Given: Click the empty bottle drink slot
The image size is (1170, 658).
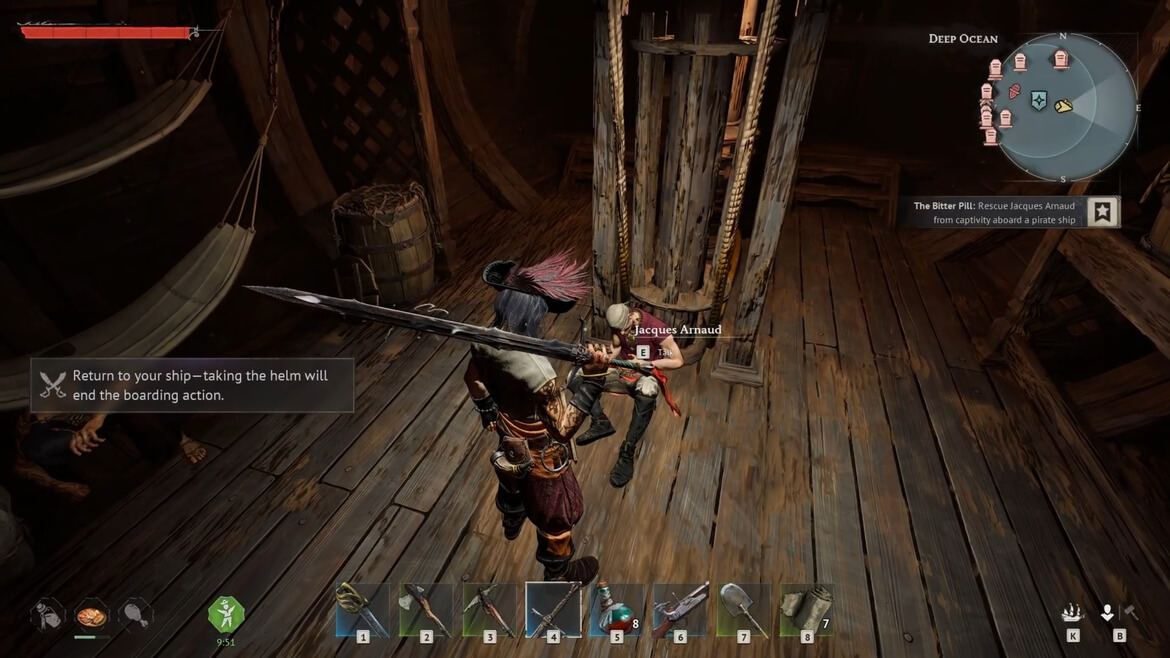Looking at the screenshot, I should [x=47, y=613].
